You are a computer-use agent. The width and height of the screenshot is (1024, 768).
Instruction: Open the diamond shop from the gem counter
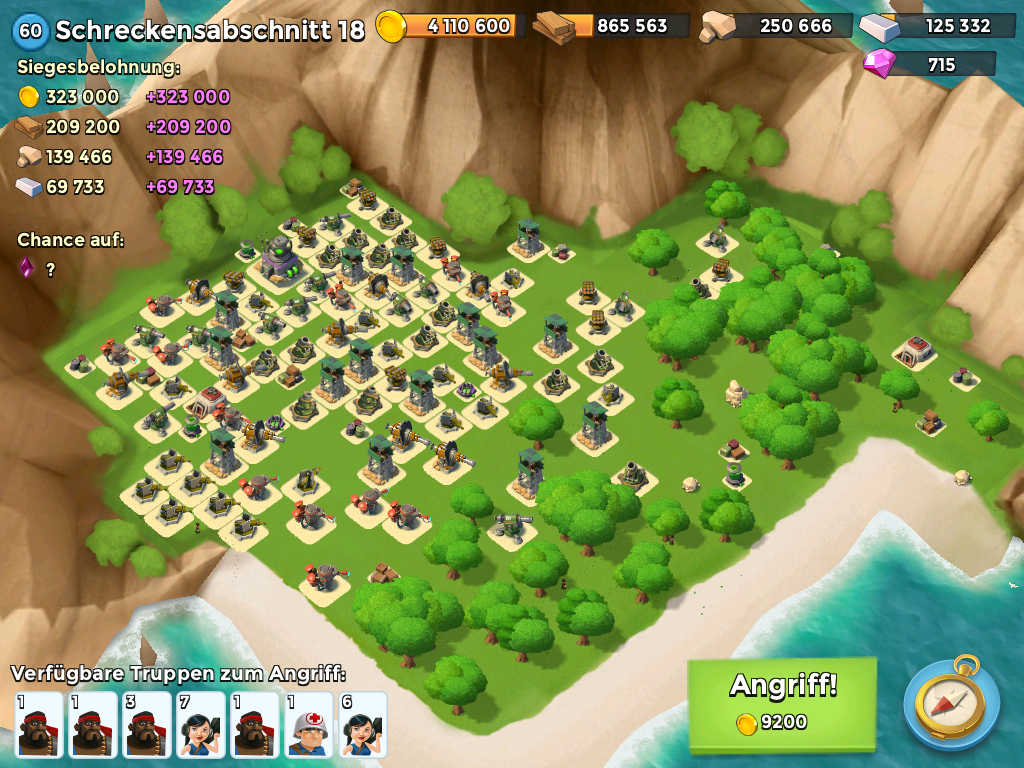tap(930, 65)
